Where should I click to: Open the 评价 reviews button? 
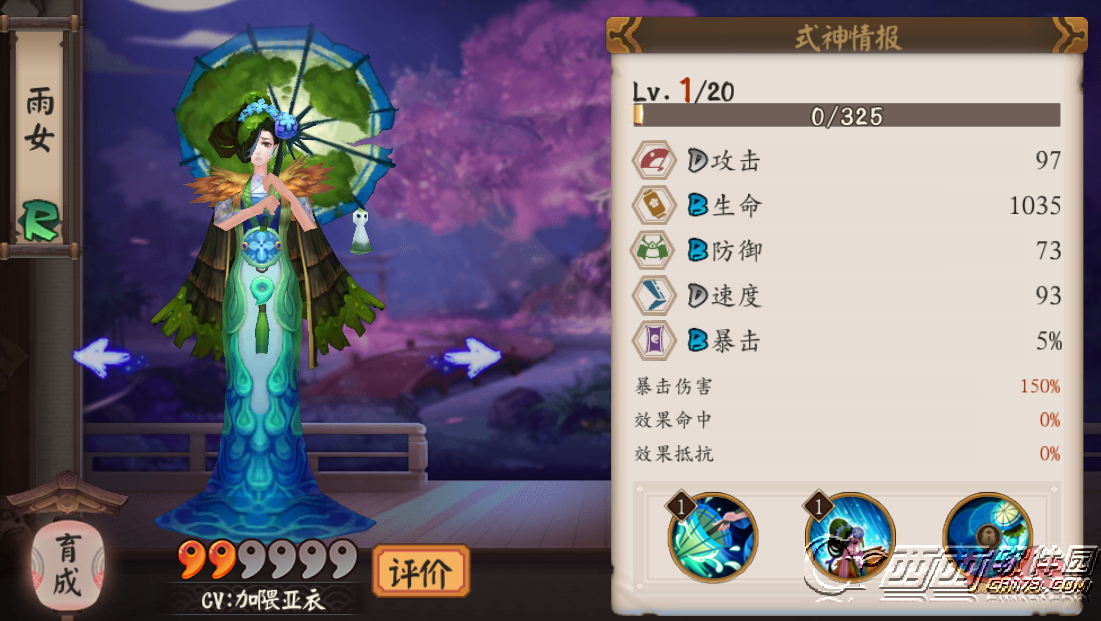point(420,572)
